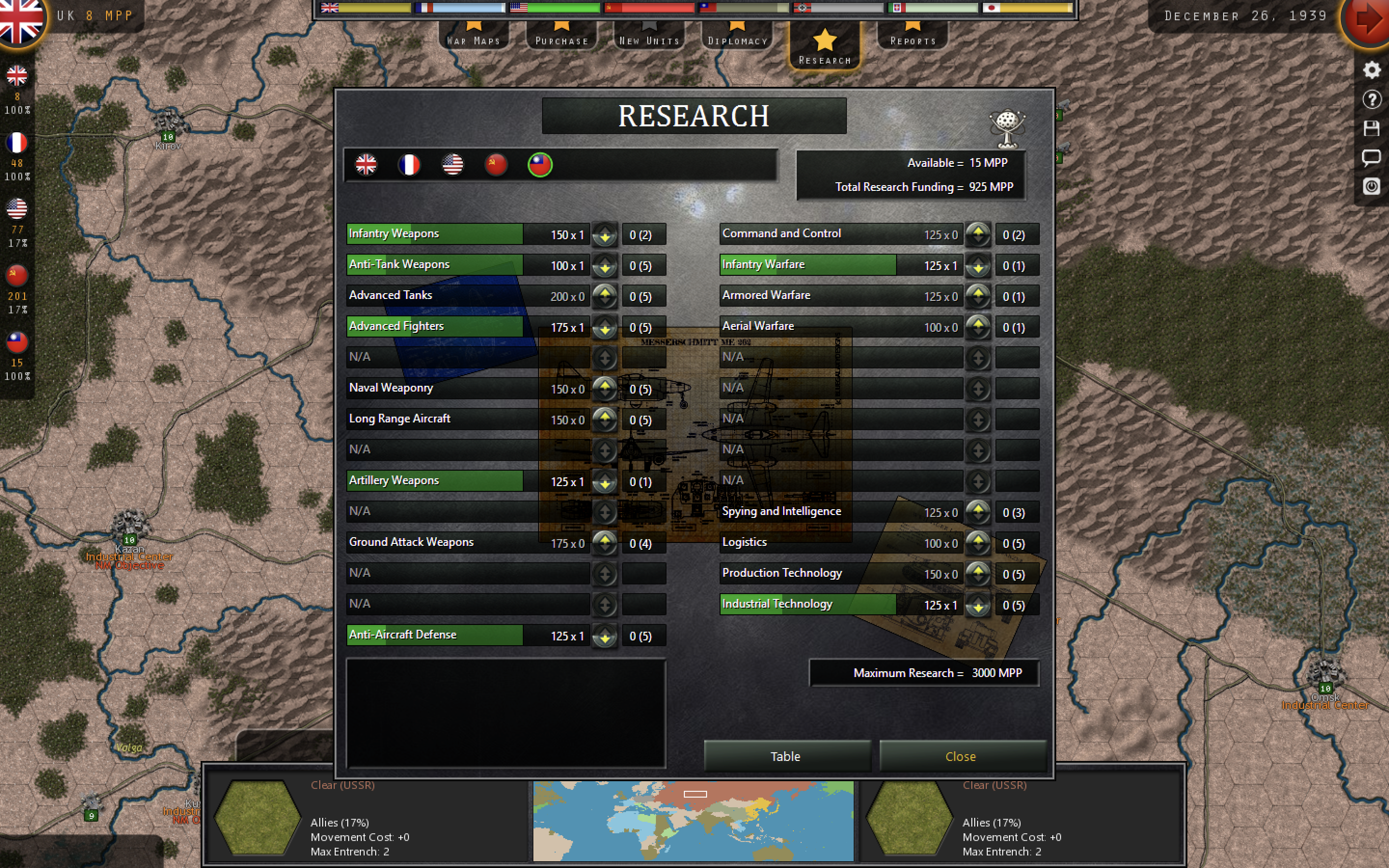Click the power icon to exit the game
This screenshot has width=1389, height=868.
[1372, 187]
